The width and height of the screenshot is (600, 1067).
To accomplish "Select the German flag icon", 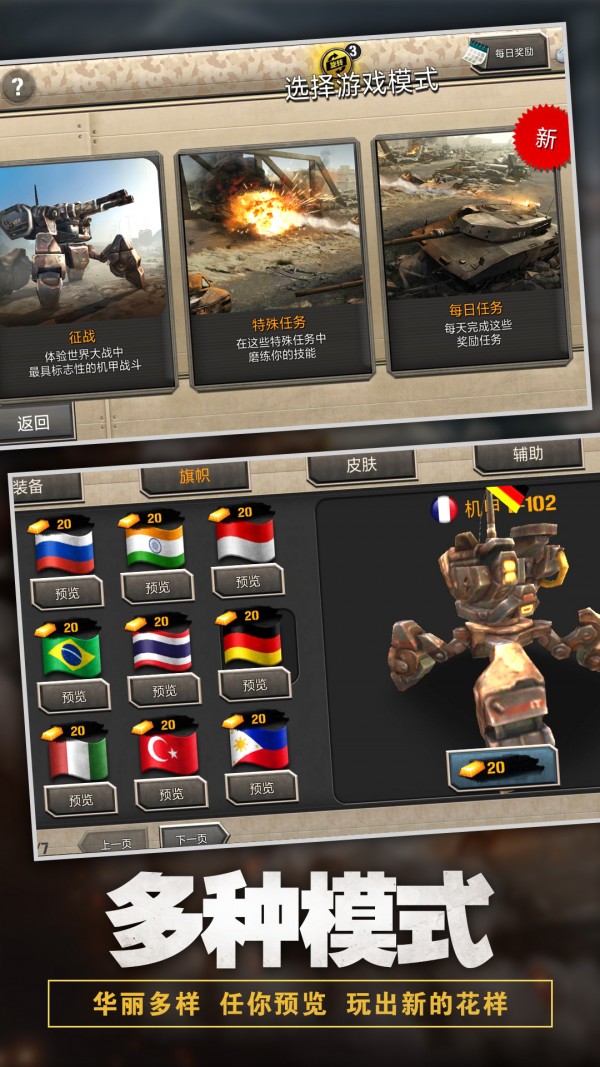I will coord(251,645).
